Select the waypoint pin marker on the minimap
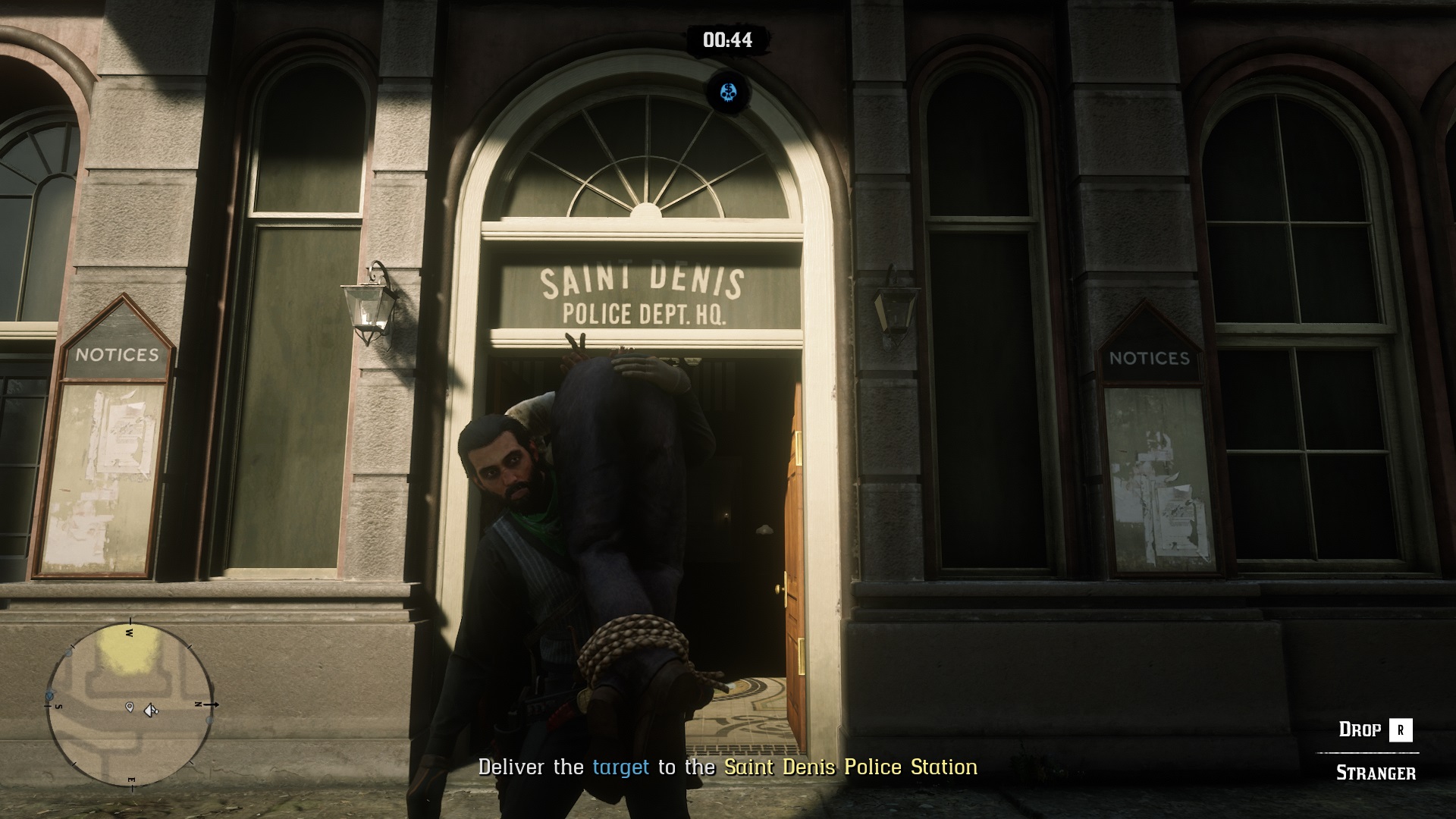This screenshot has width=1456, height=819. tap(129, 708)
